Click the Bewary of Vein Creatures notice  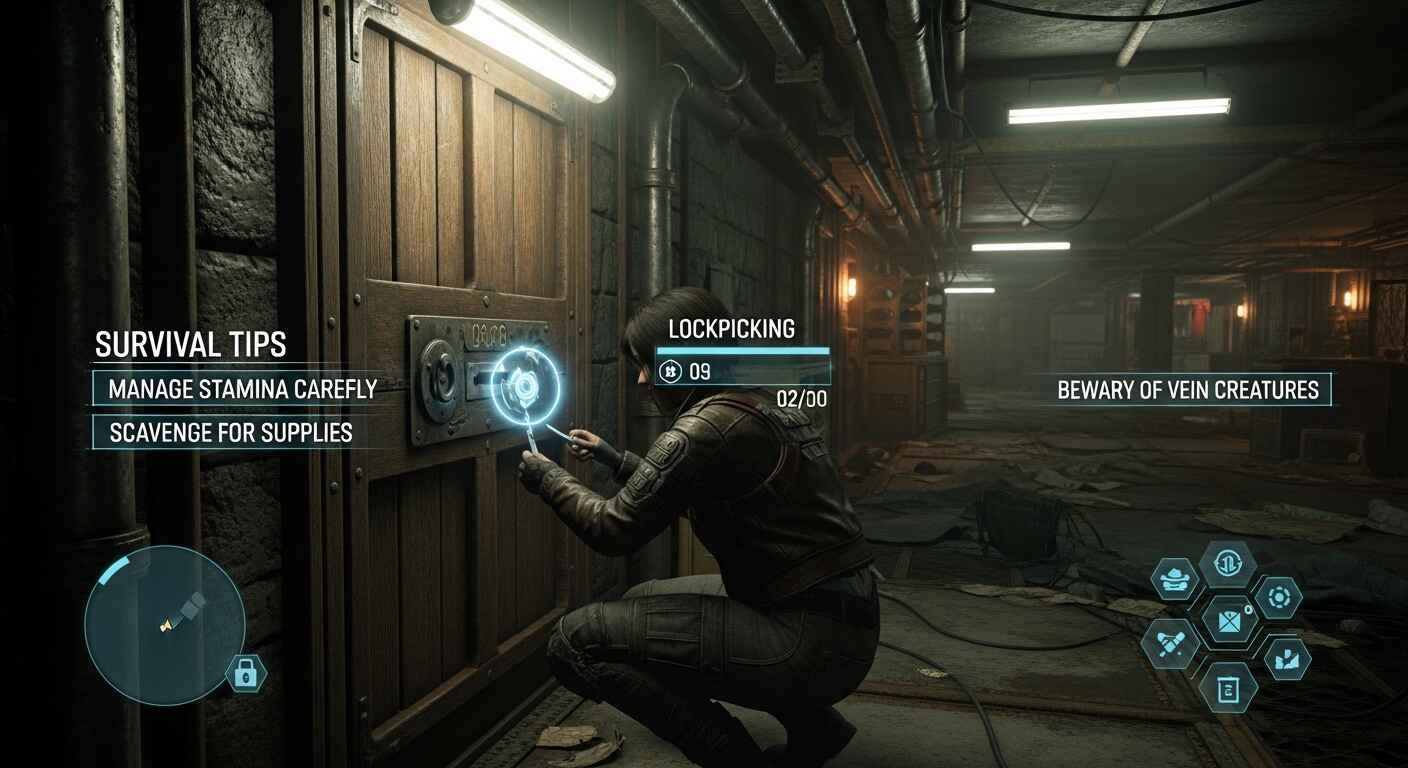coord(1188,390)
